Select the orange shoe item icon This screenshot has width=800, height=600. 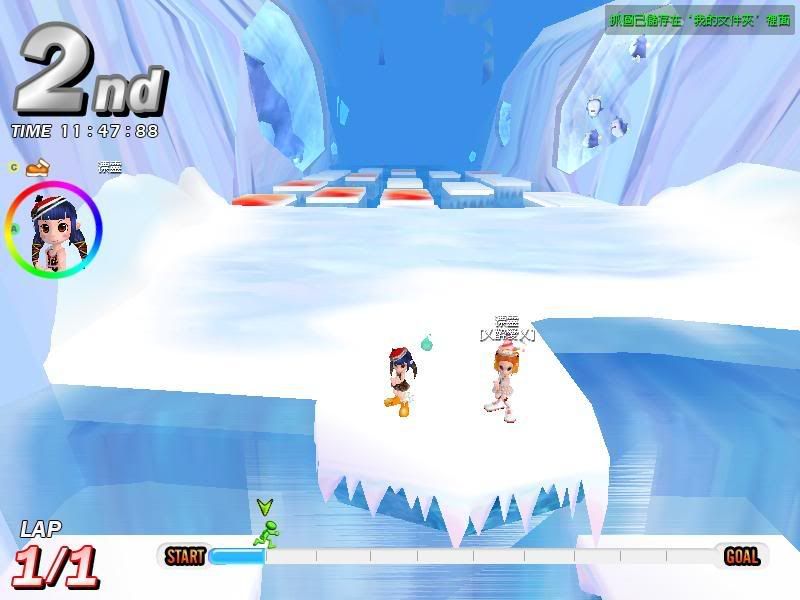point(37,166)
